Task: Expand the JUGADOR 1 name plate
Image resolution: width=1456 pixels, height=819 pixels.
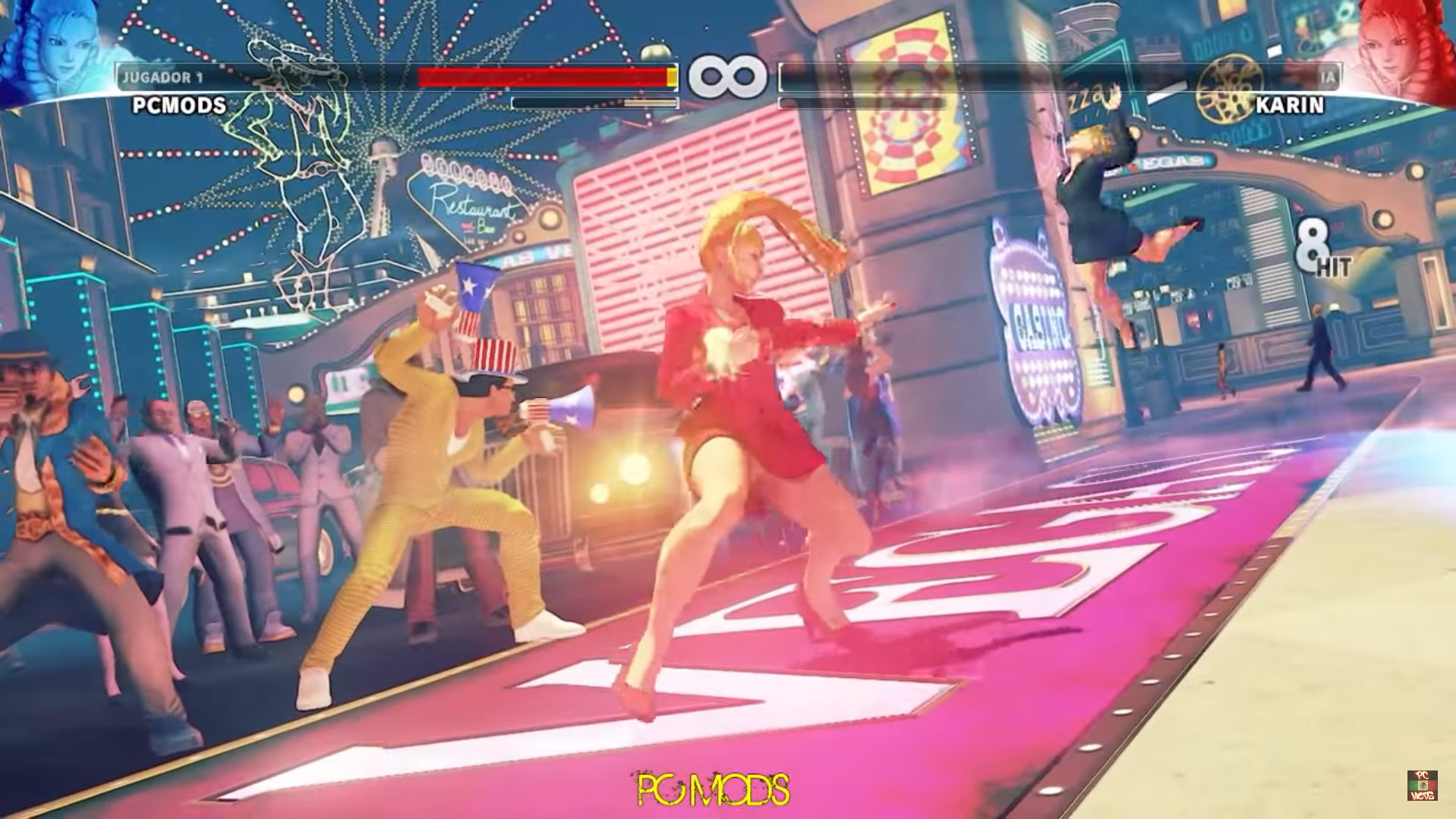Action: [163, 75]
